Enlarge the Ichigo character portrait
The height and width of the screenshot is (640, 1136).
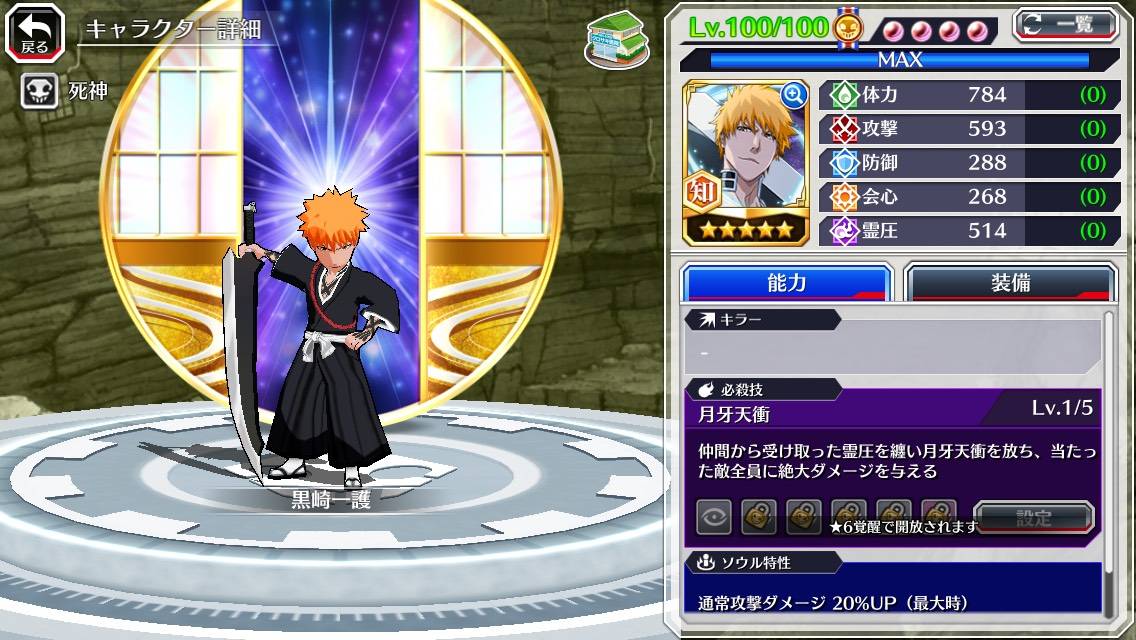(x=794, y=96)
